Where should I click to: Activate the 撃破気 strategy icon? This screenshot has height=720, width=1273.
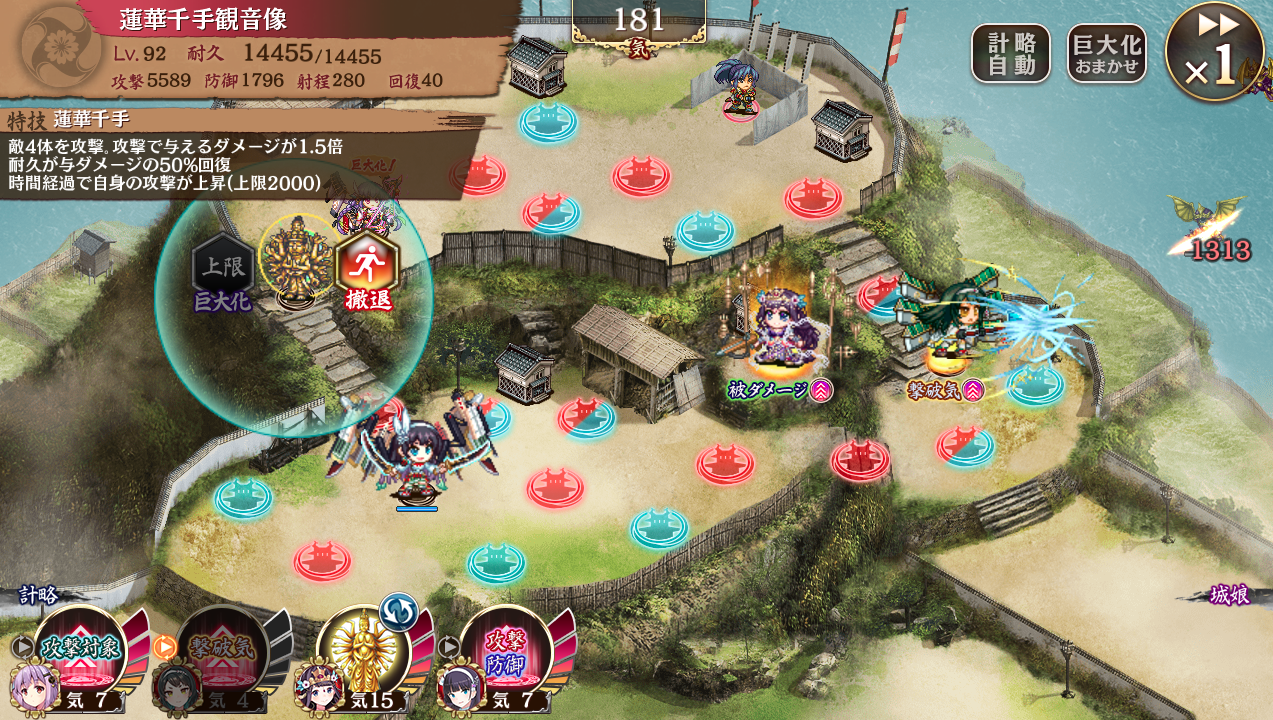click(x=222, y=647)
